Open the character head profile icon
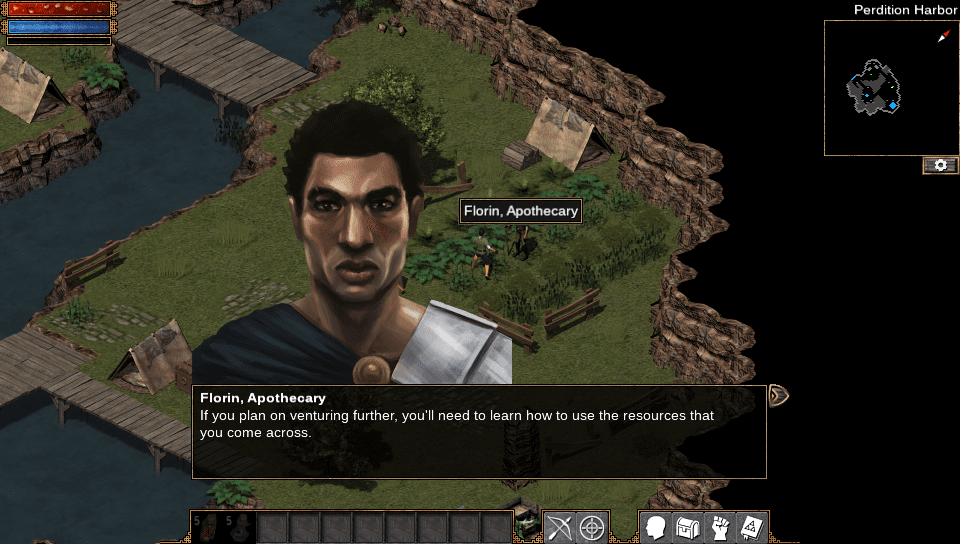 point(657,526)
